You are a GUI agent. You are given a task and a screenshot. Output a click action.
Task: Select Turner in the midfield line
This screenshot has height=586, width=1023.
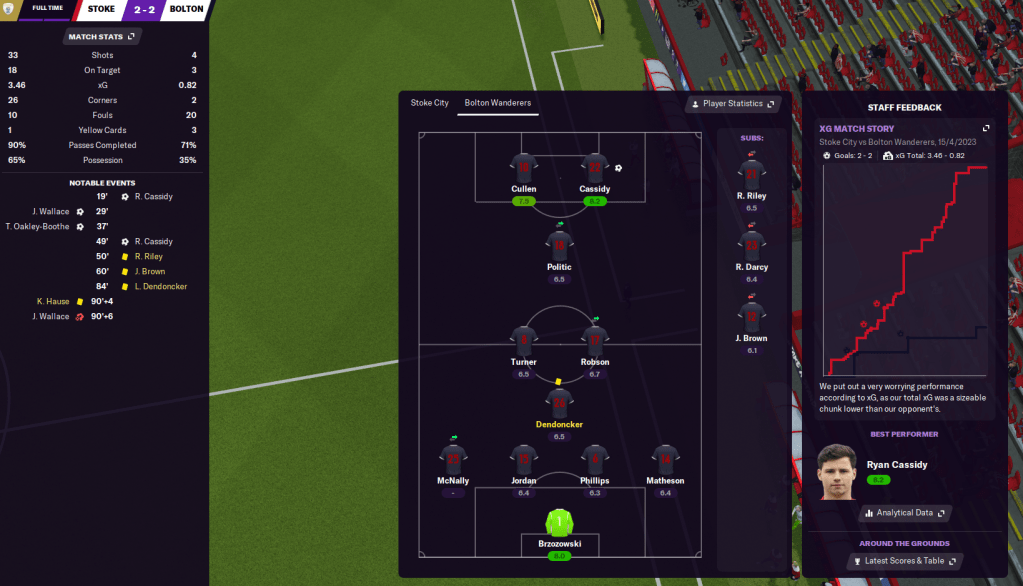[x=523, y=341]
